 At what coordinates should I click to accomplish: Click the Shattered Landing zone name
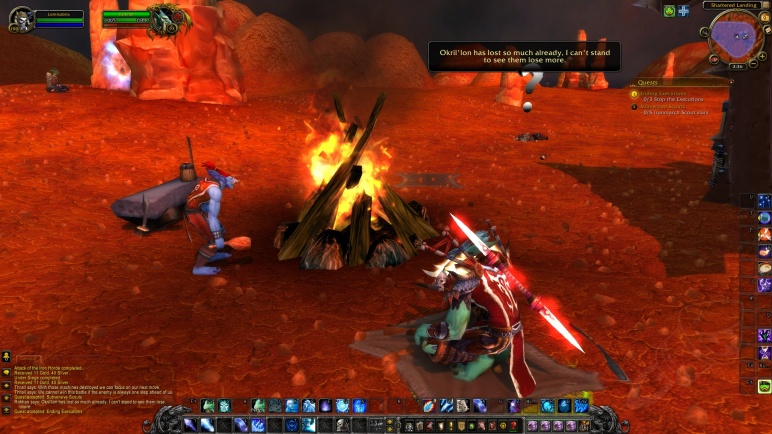click(735, 5)
